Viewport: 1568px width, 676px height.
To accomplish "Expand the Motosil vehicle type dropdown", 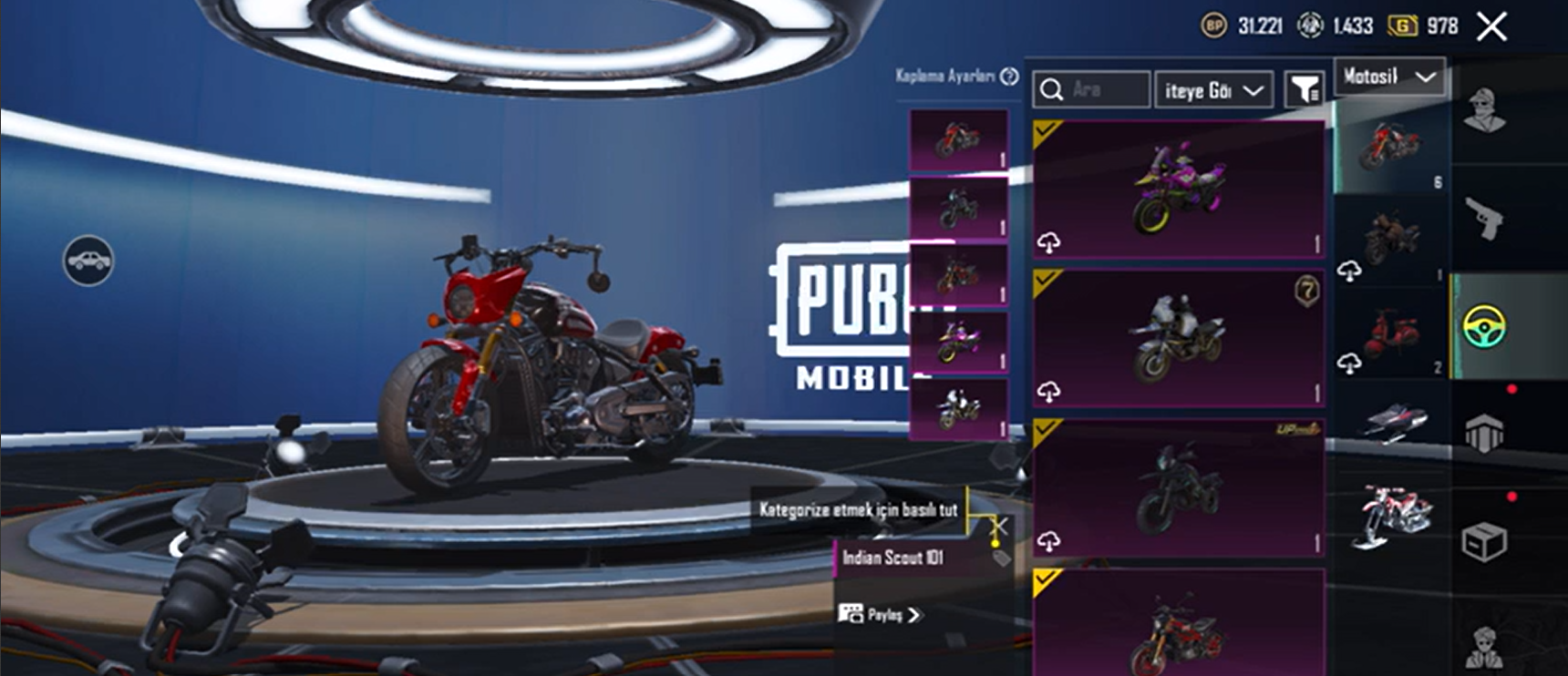I will pyautogui.click(x=1389, y=77).
